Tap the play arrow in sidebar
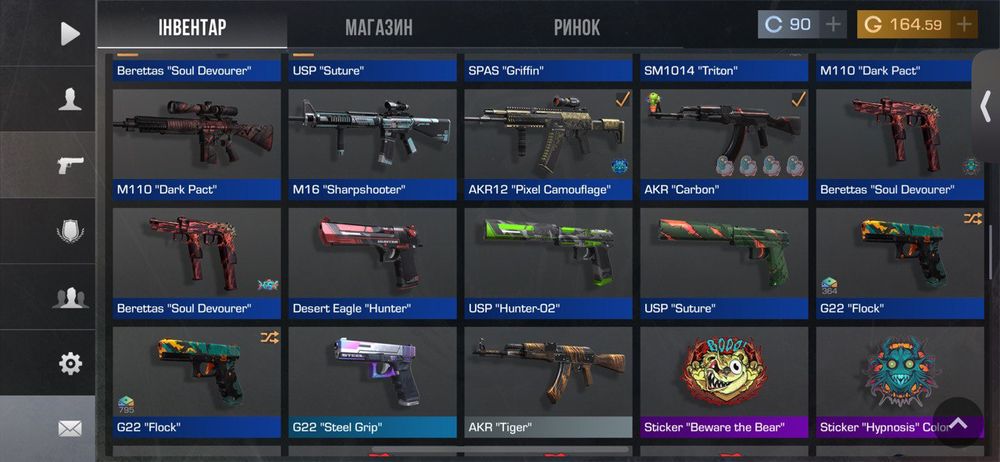This screenshot has width=1000, height=462. tap(69, 34)
